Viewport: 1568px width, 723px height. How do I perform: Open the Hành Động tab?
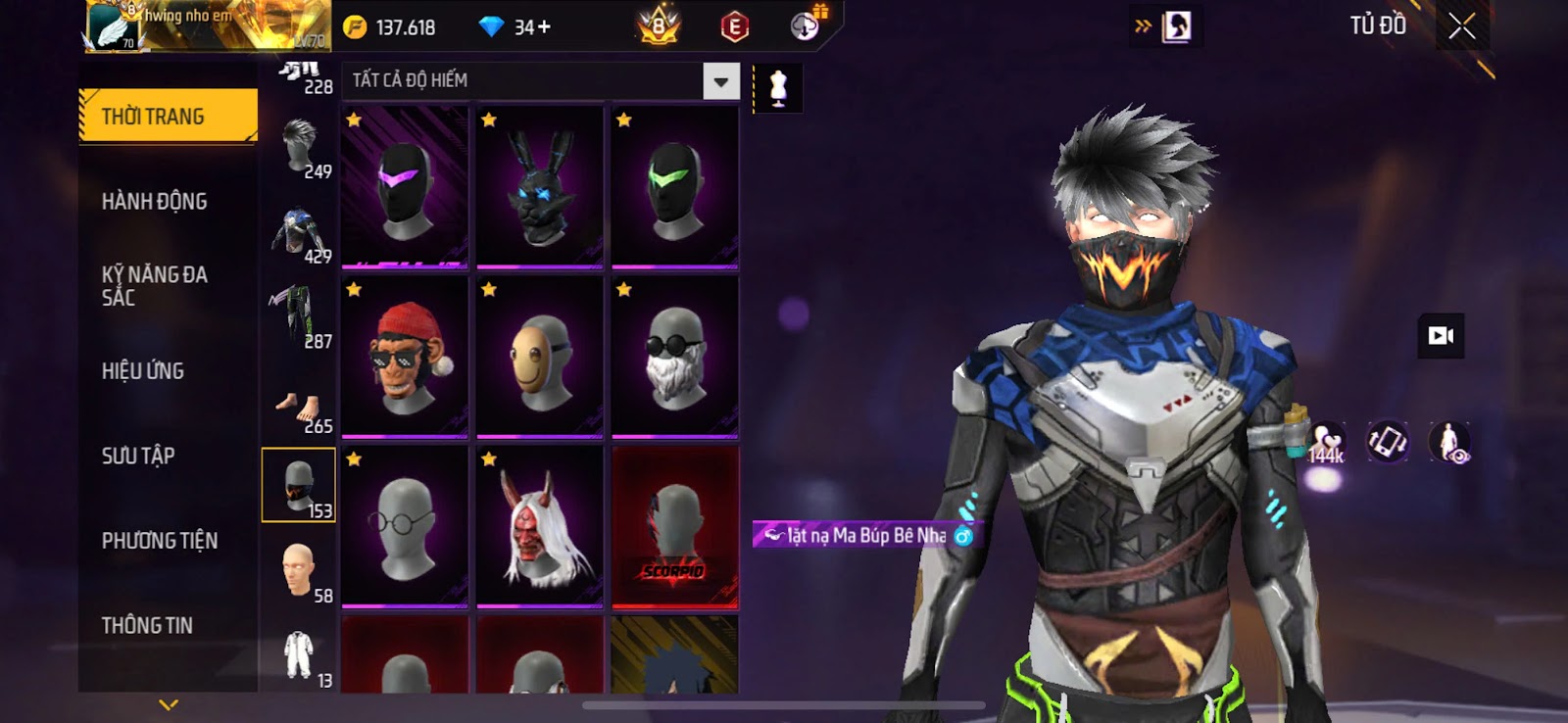tap(155, 202)
